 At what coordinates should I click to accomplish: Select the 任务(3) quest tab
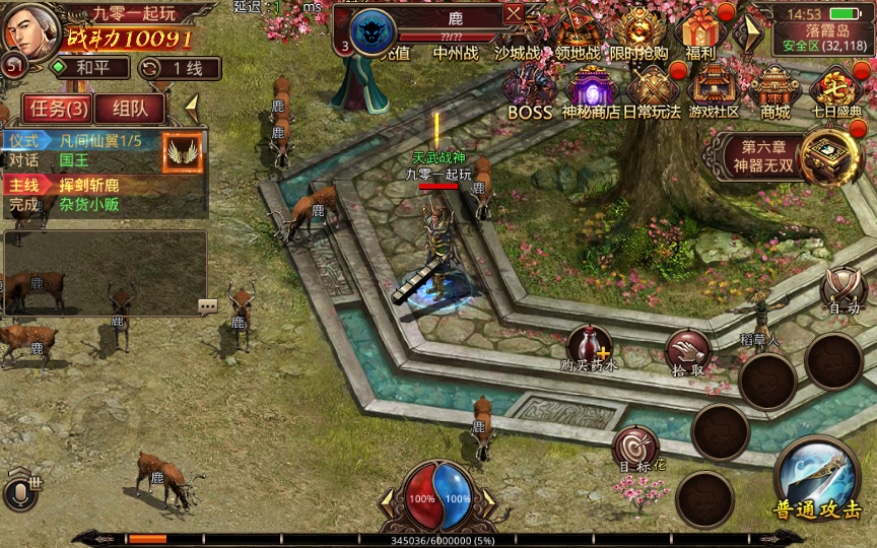55,108
